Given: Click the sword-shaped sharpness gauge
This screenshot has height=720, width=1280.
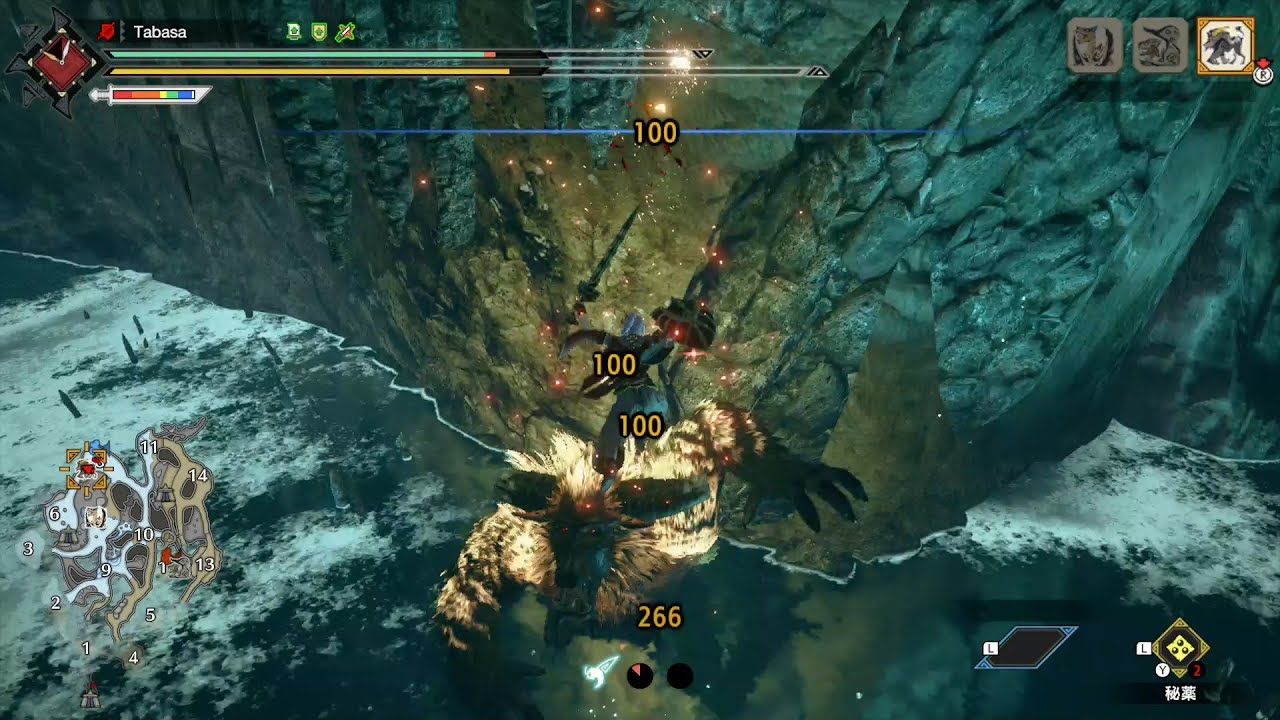Looking at the screenshot, I should (150, 94).
